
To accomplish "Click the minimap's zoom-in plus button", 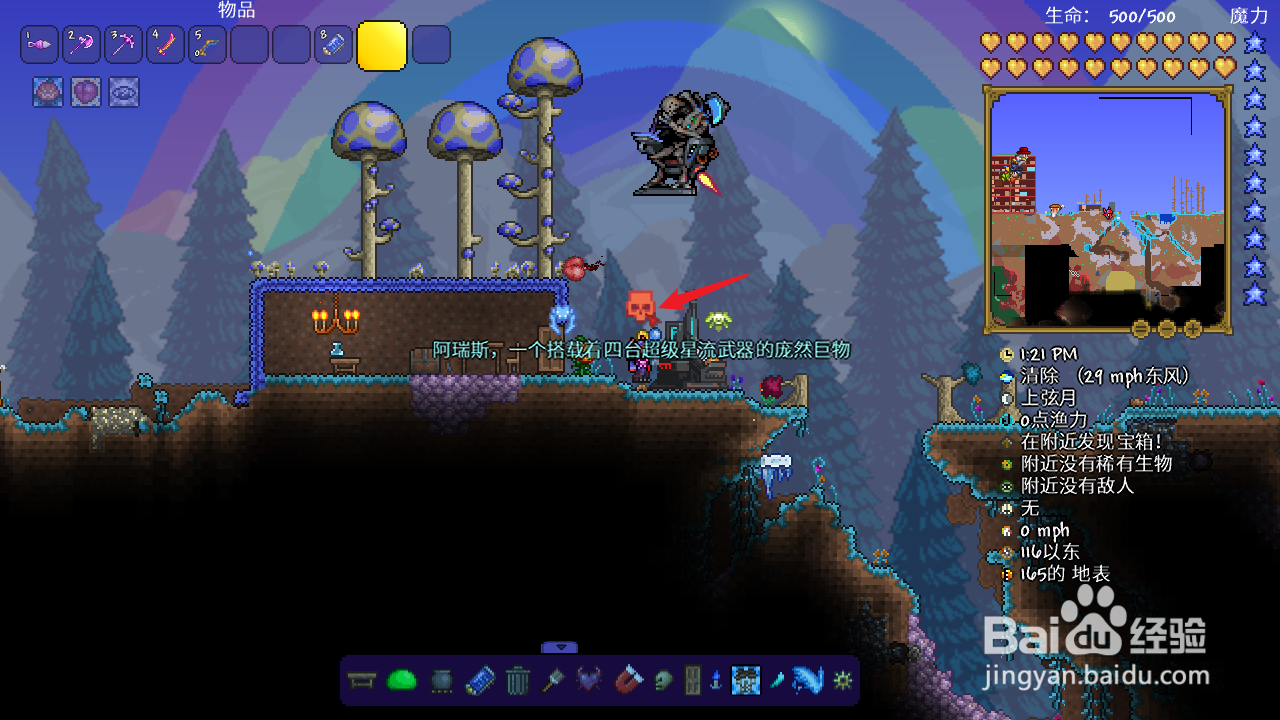I will tap(1192, 328).
